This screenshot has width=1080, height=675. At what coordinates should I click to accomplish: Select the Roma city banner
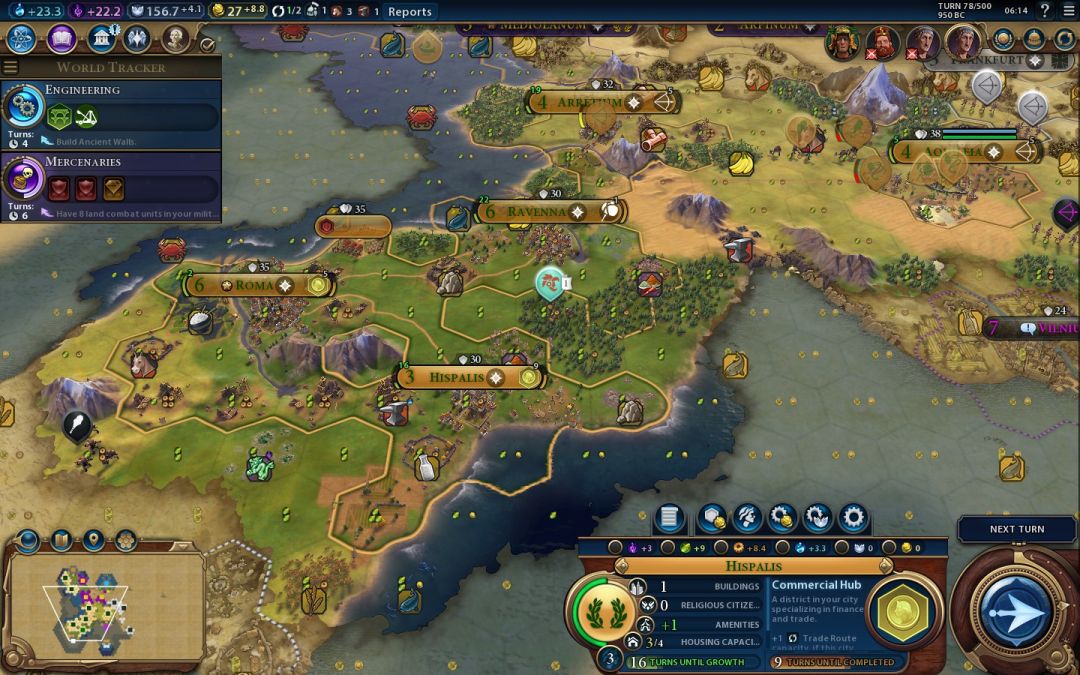254,285
